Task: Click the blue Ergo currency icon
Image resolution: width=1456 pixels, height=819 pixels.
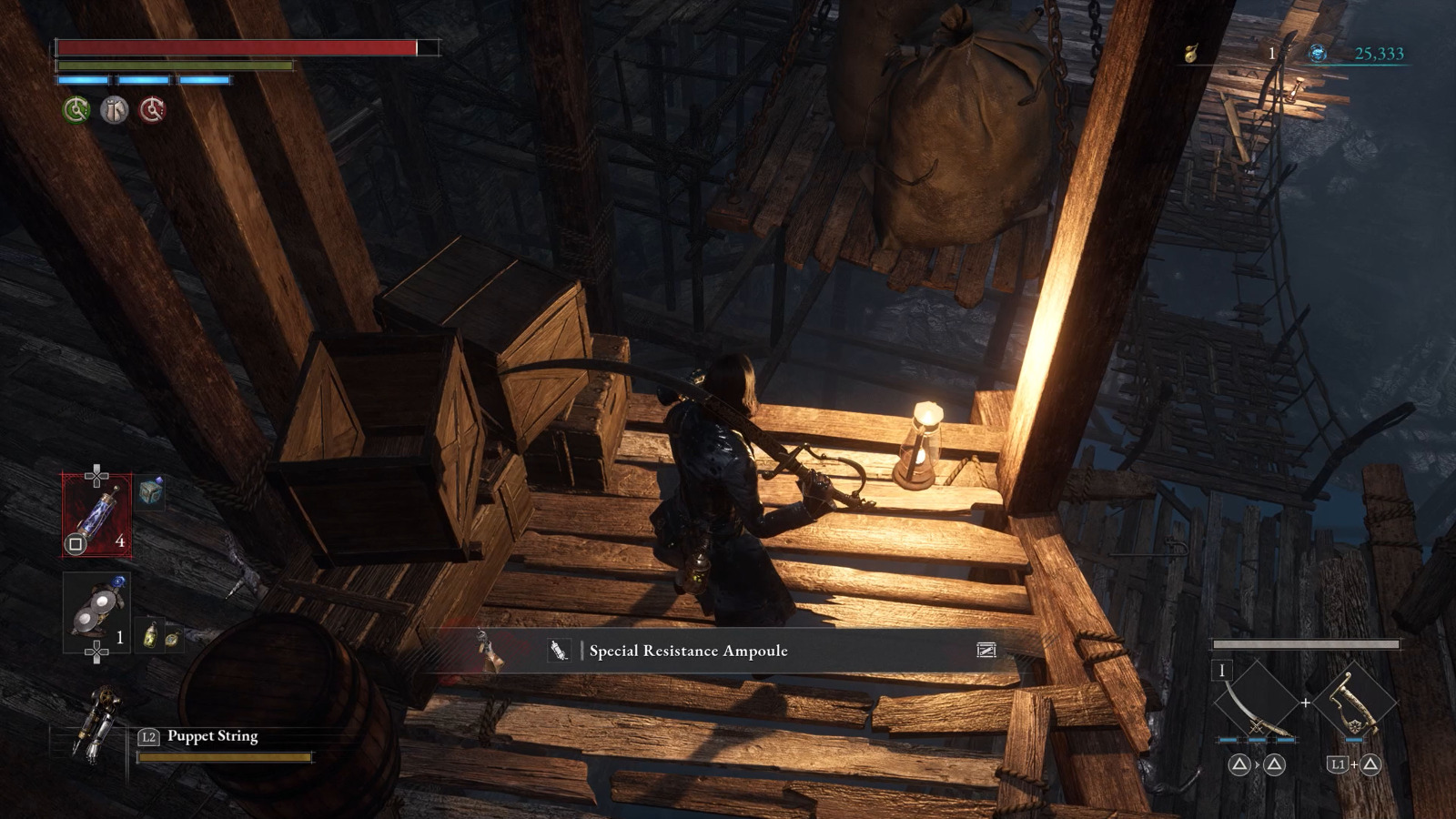Action: [x=1317, y=54]
